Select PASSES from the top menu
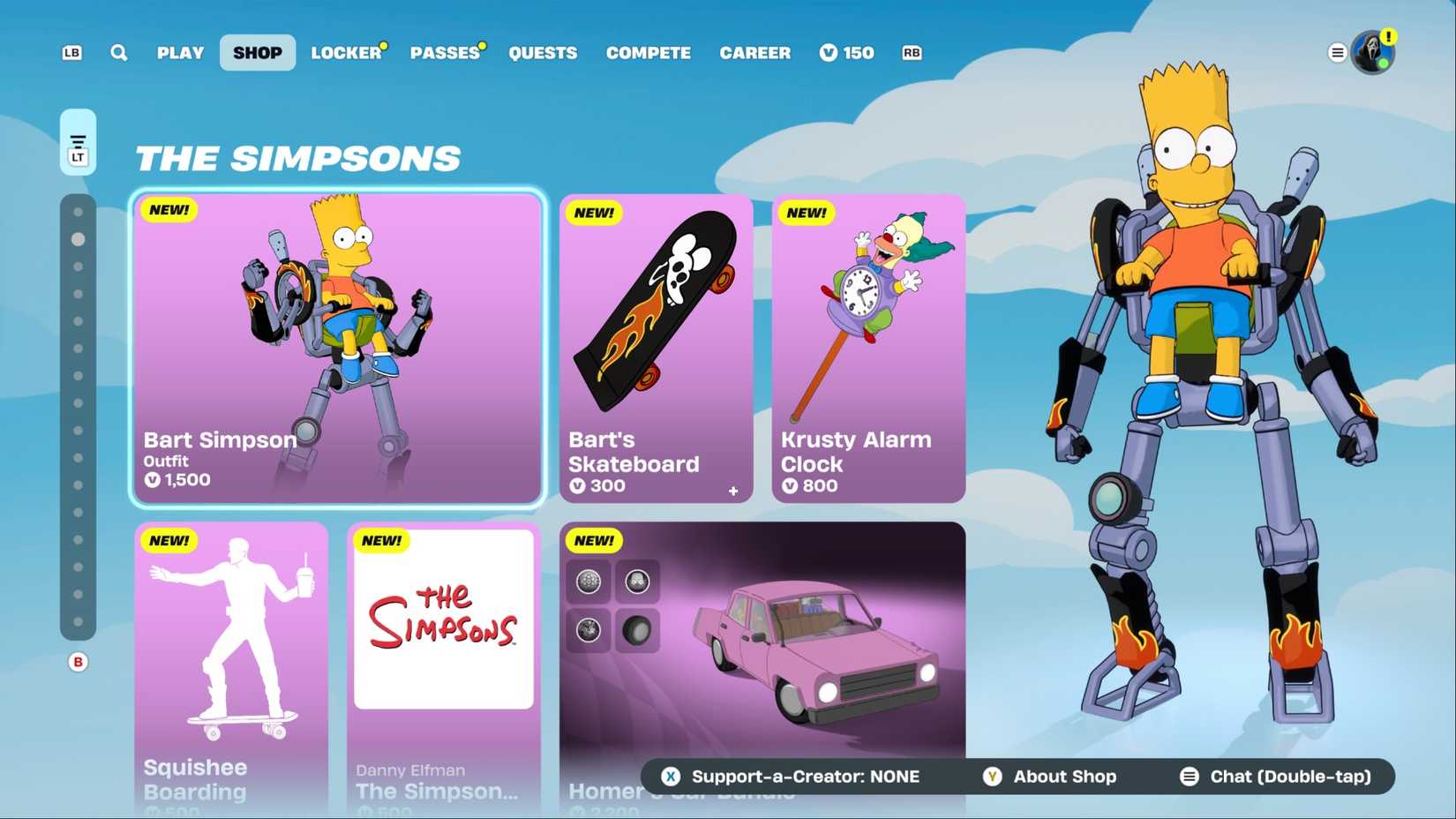 point(444,52)
